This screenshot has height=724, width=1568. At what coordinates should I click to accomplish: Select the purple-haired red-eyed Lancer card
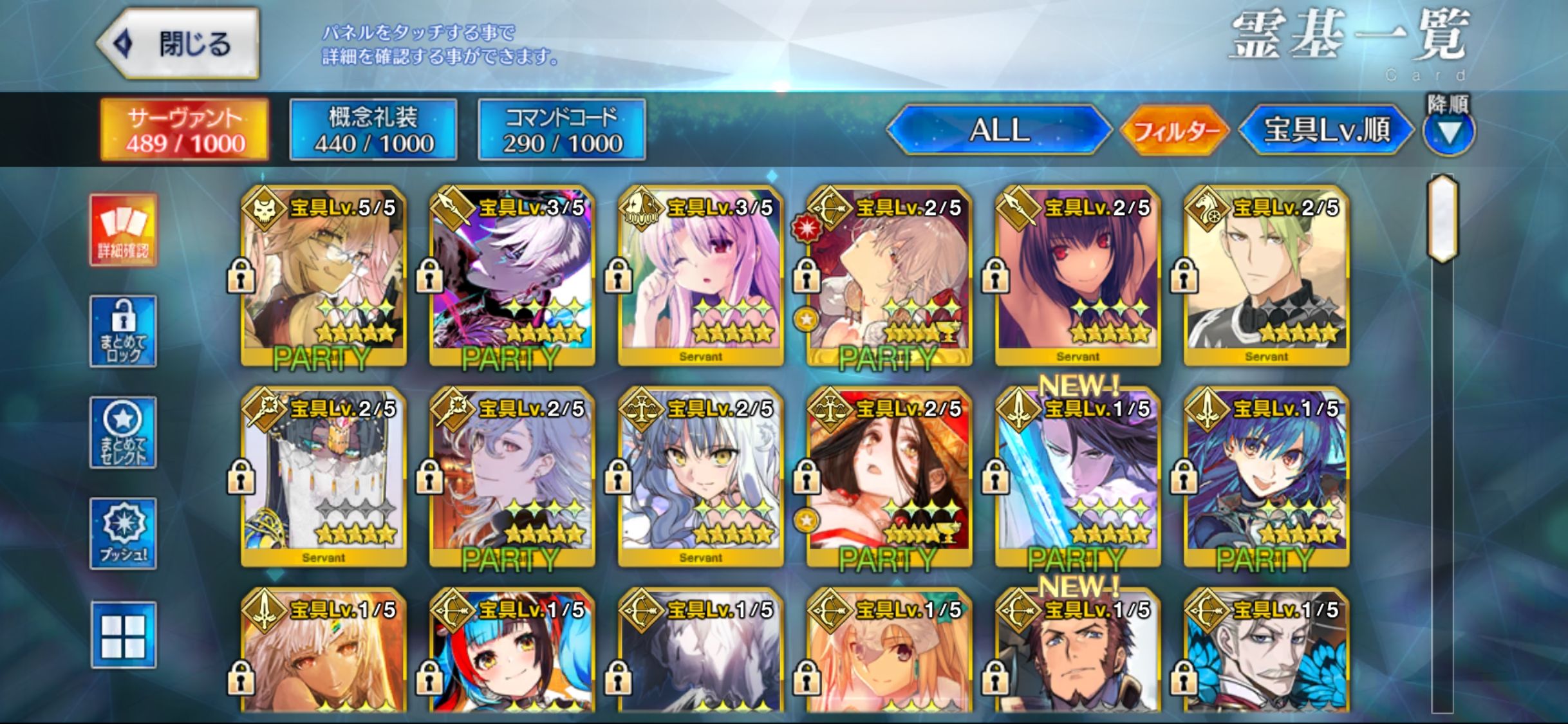pos(1078,277)
